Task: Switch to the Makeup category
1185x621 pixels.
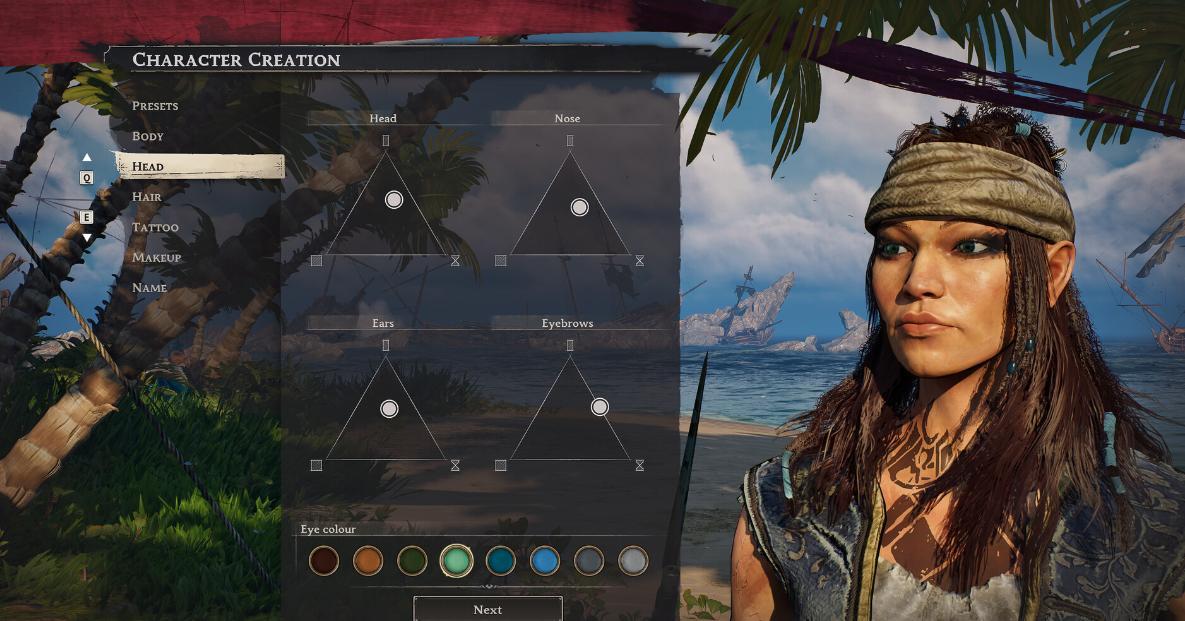Action: coord(157,257)
